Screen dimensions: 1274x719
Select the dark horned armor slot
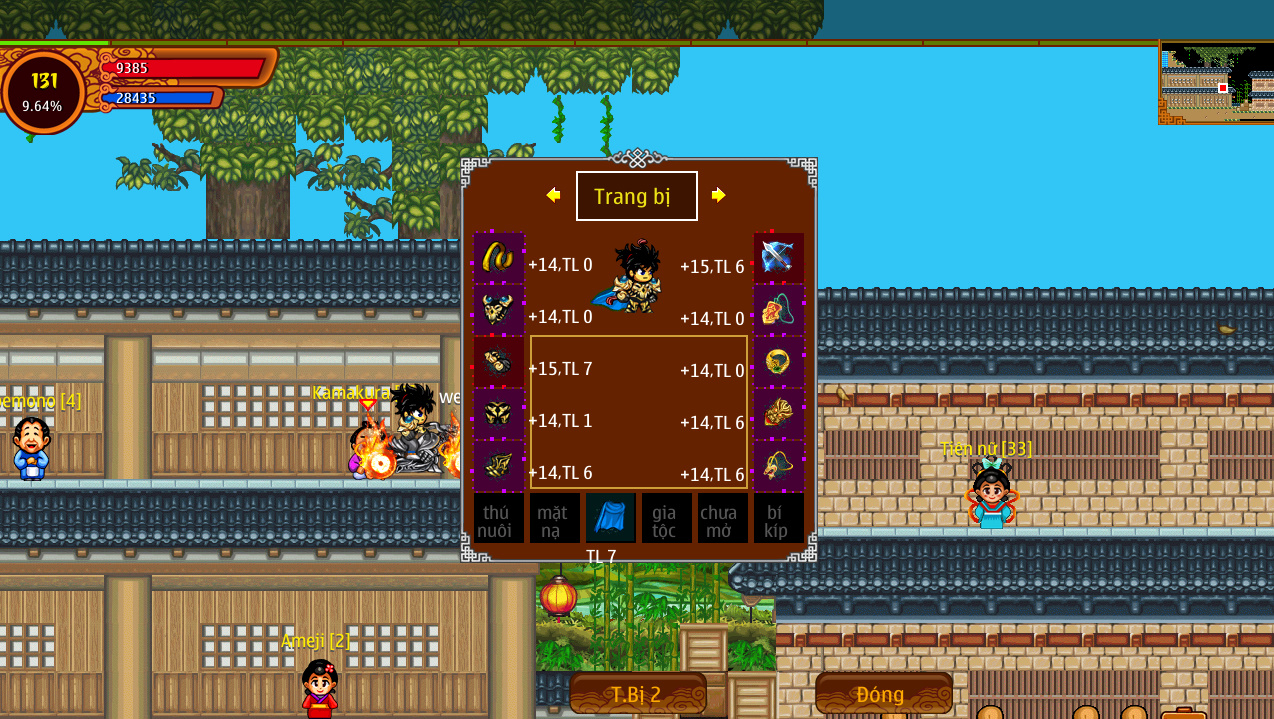click(498, 310)
